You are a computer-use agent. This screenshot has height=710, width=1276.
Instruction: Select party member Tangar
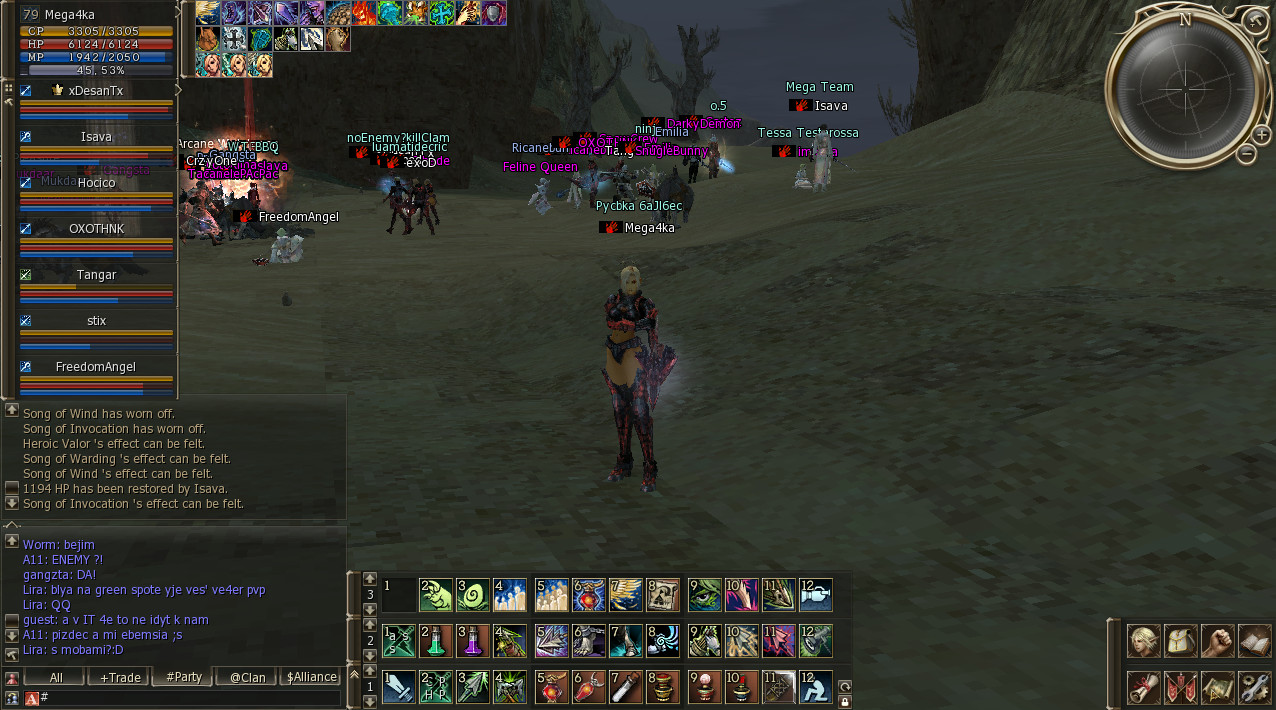click(96, 275)
